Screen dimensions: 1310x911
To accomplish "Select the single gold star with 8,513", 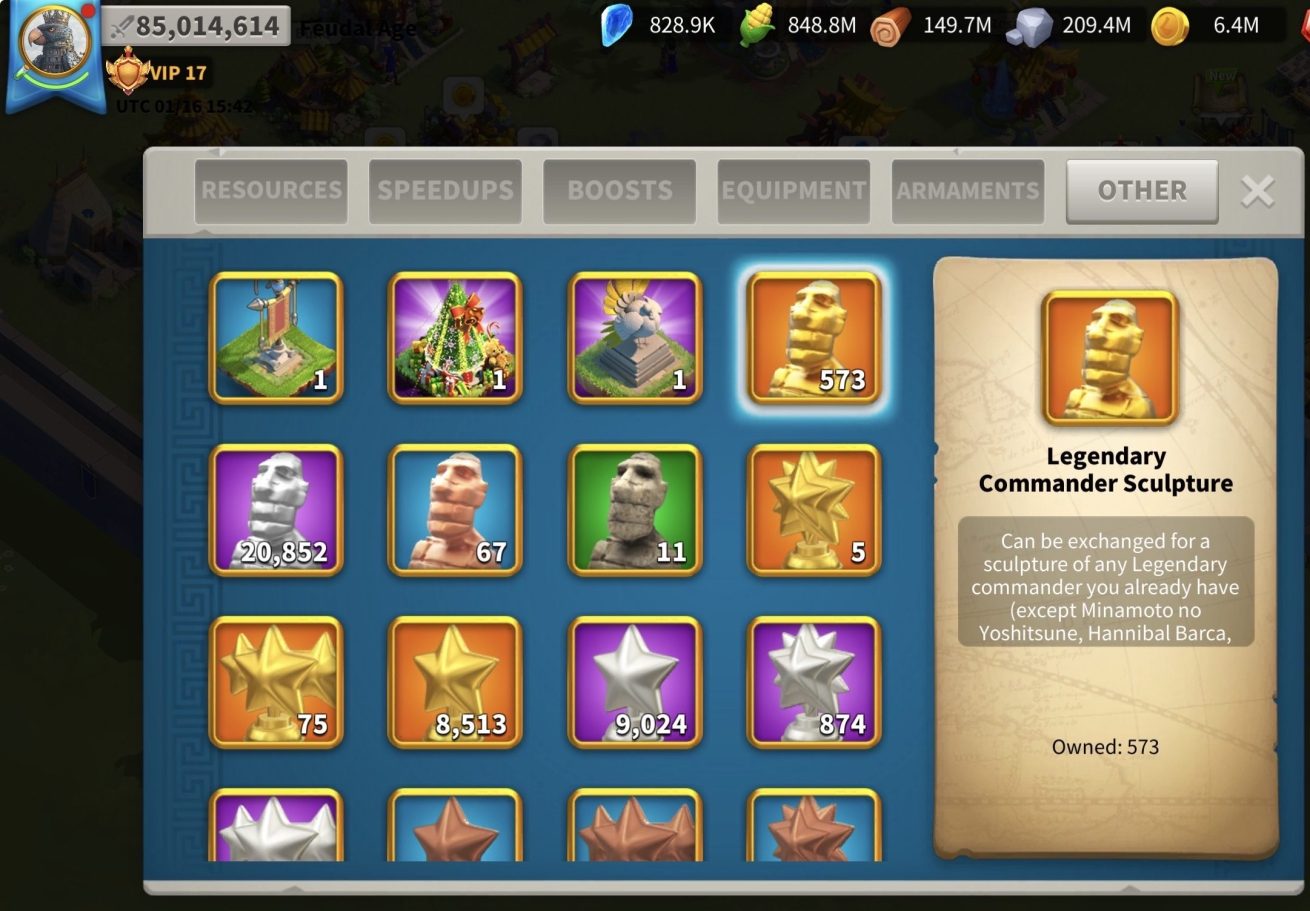I will tap(455, 682).
